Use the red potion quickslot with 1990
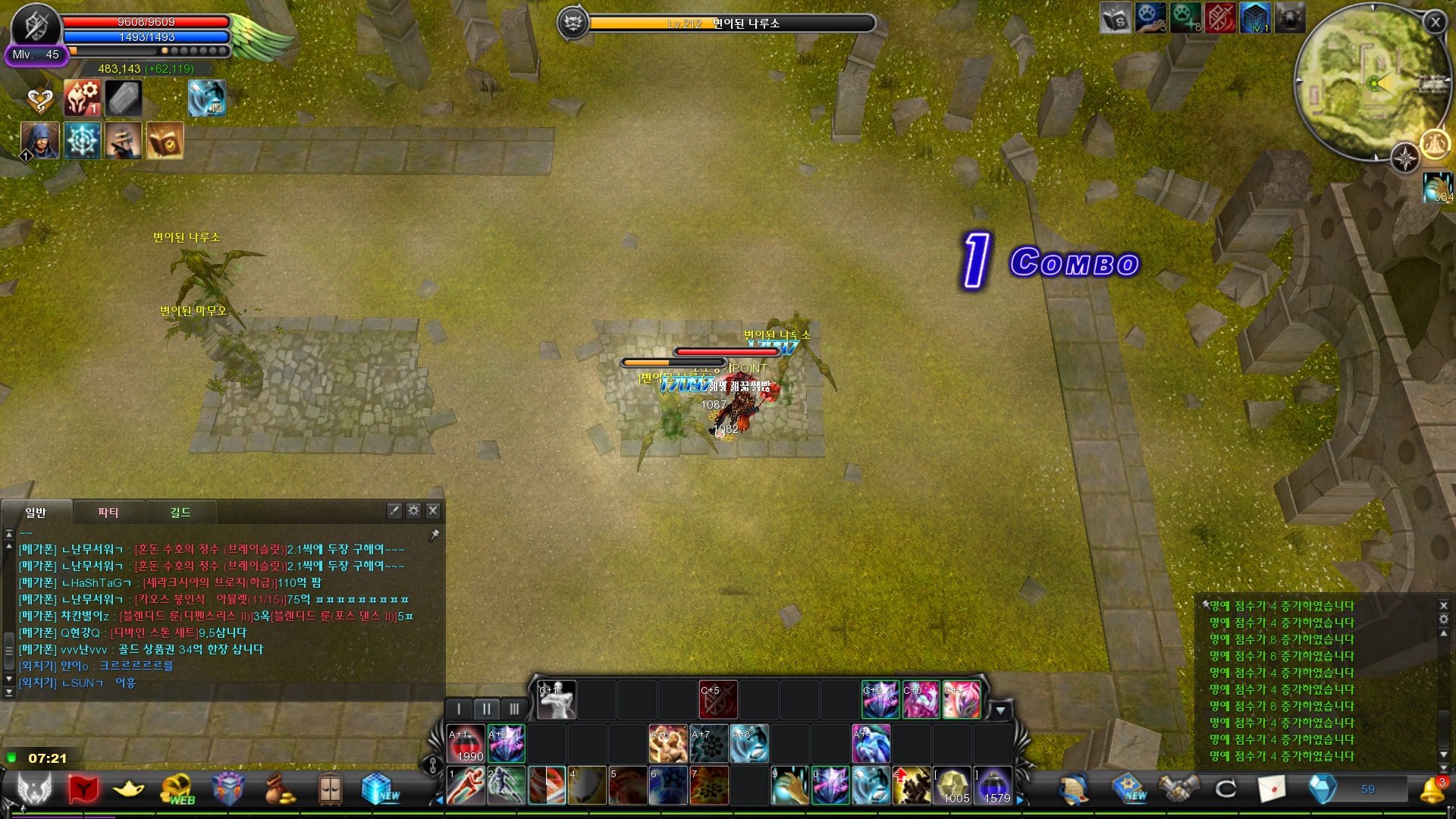 [x=466, y=744]
